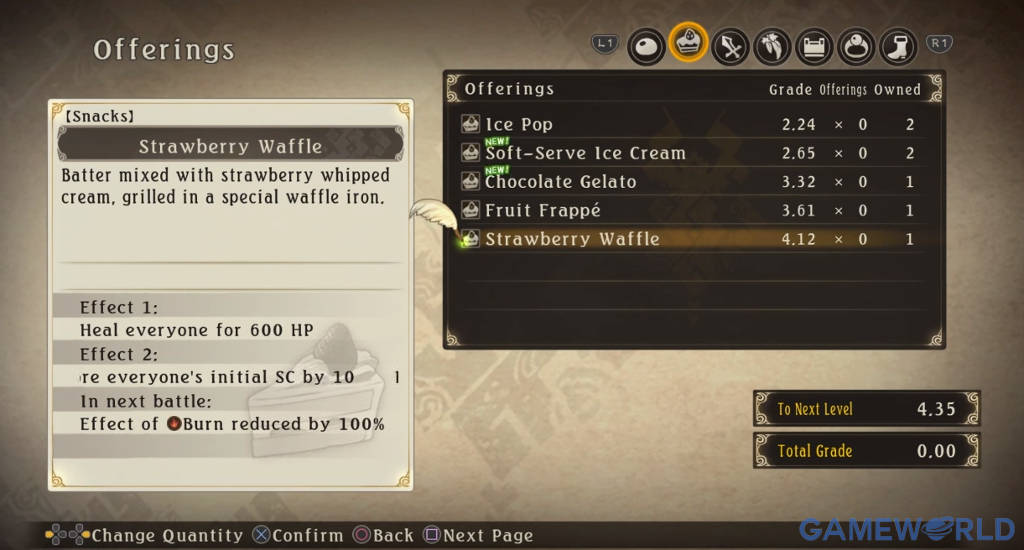Select the Ice Pop offering
This screenshot has width=1024, height=550.
tap(519, 124)
